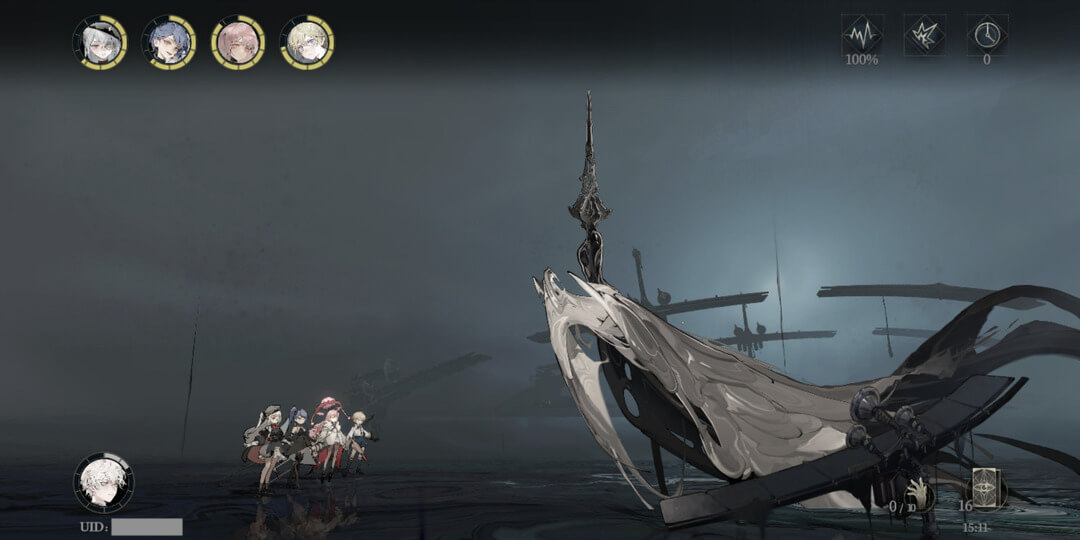
Task: Open the clock icon in the top bar
Action: click(987, 35)
